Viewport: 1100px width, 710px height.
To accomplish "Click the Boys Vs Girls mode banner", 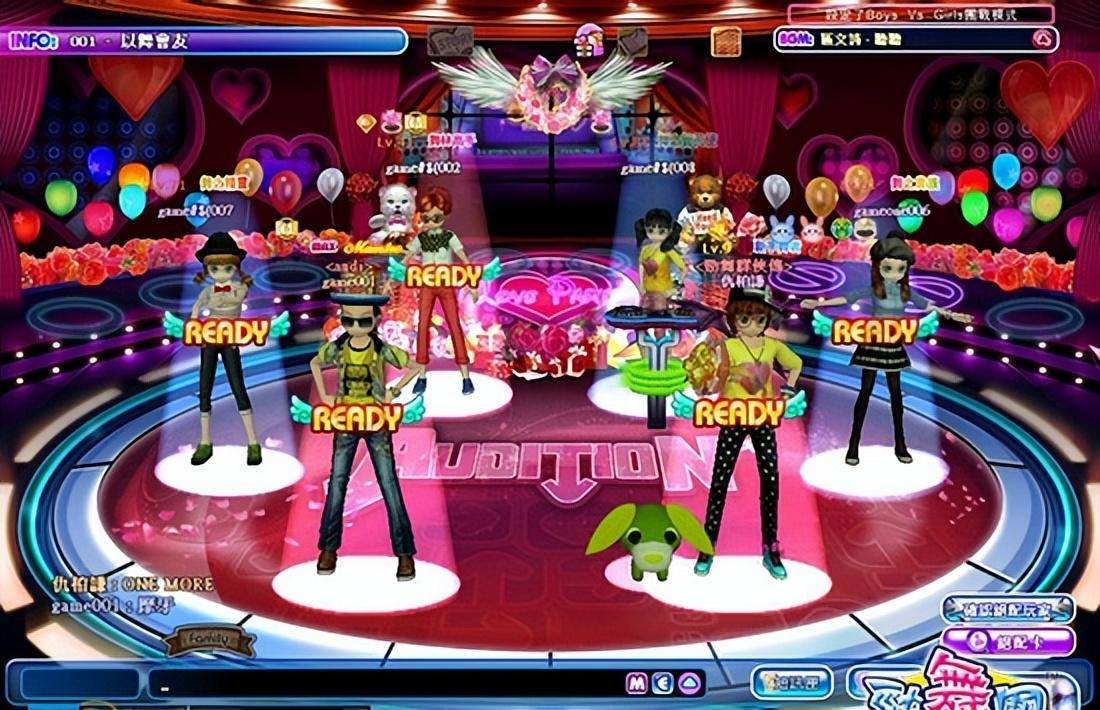I will (920, 15).
